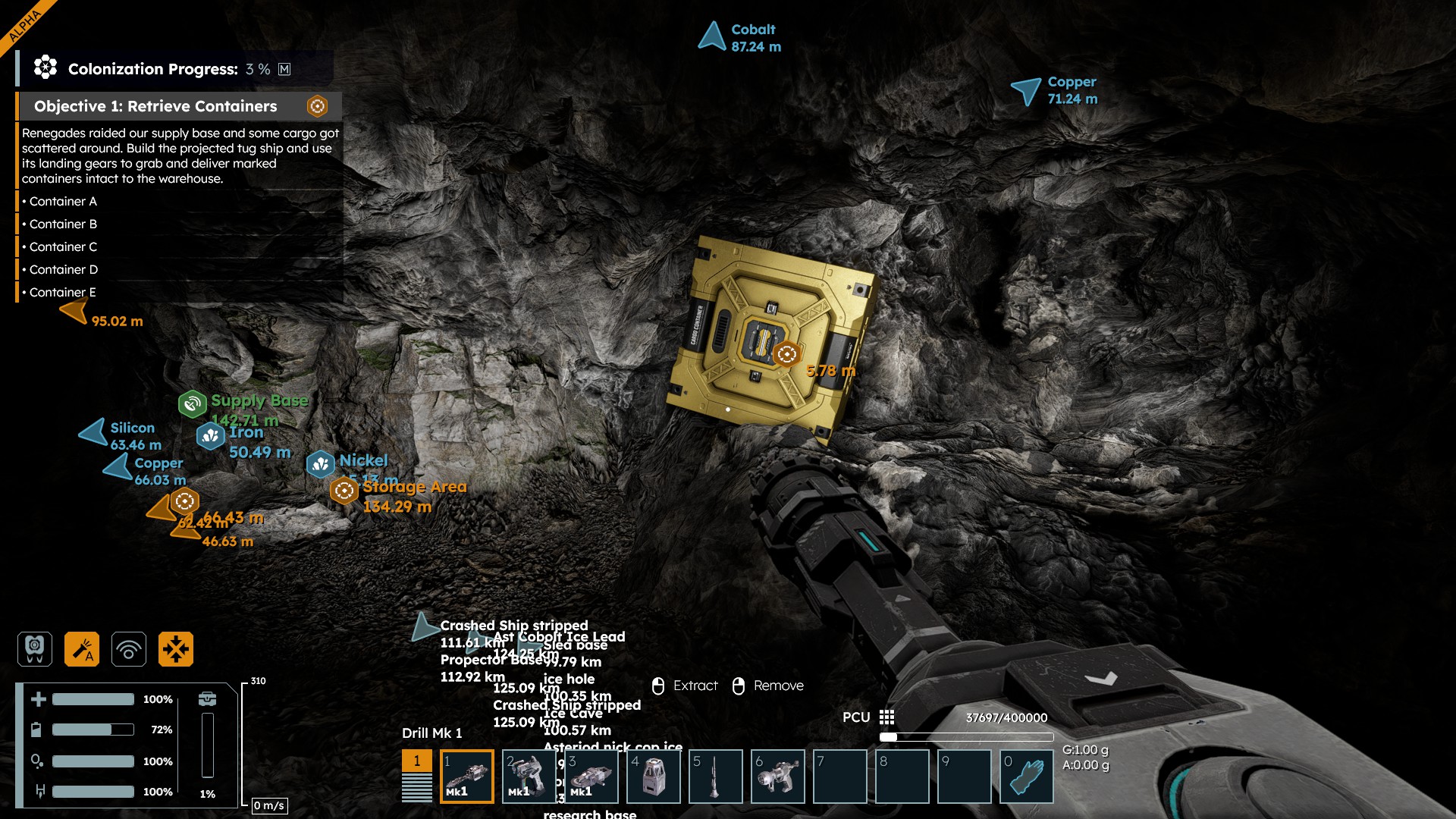1456x819 pixels.
Task: Click the Supply Base waypoint marker
Action: coord(193,403)
